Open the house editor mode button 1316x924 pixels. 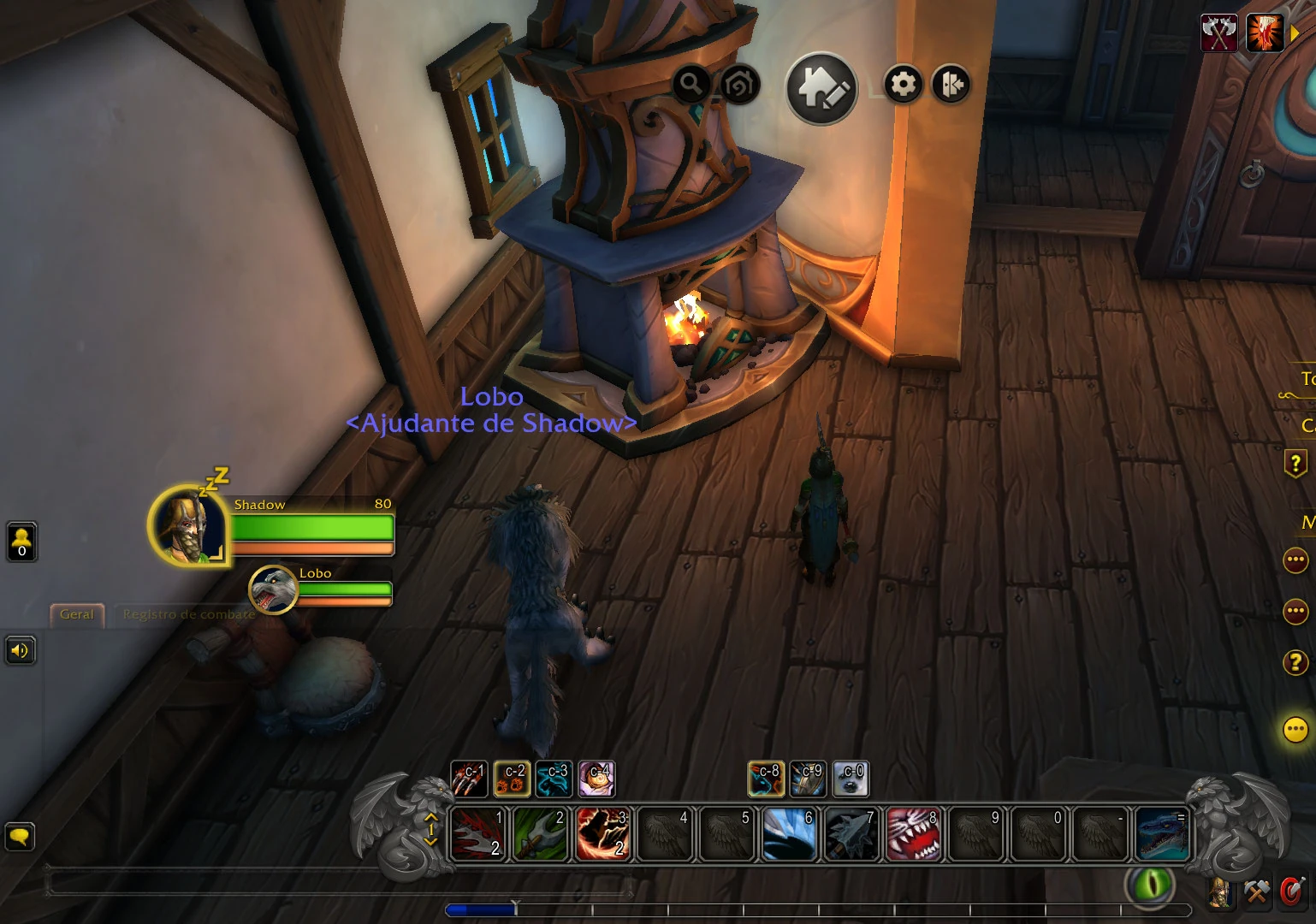[821, 87]
